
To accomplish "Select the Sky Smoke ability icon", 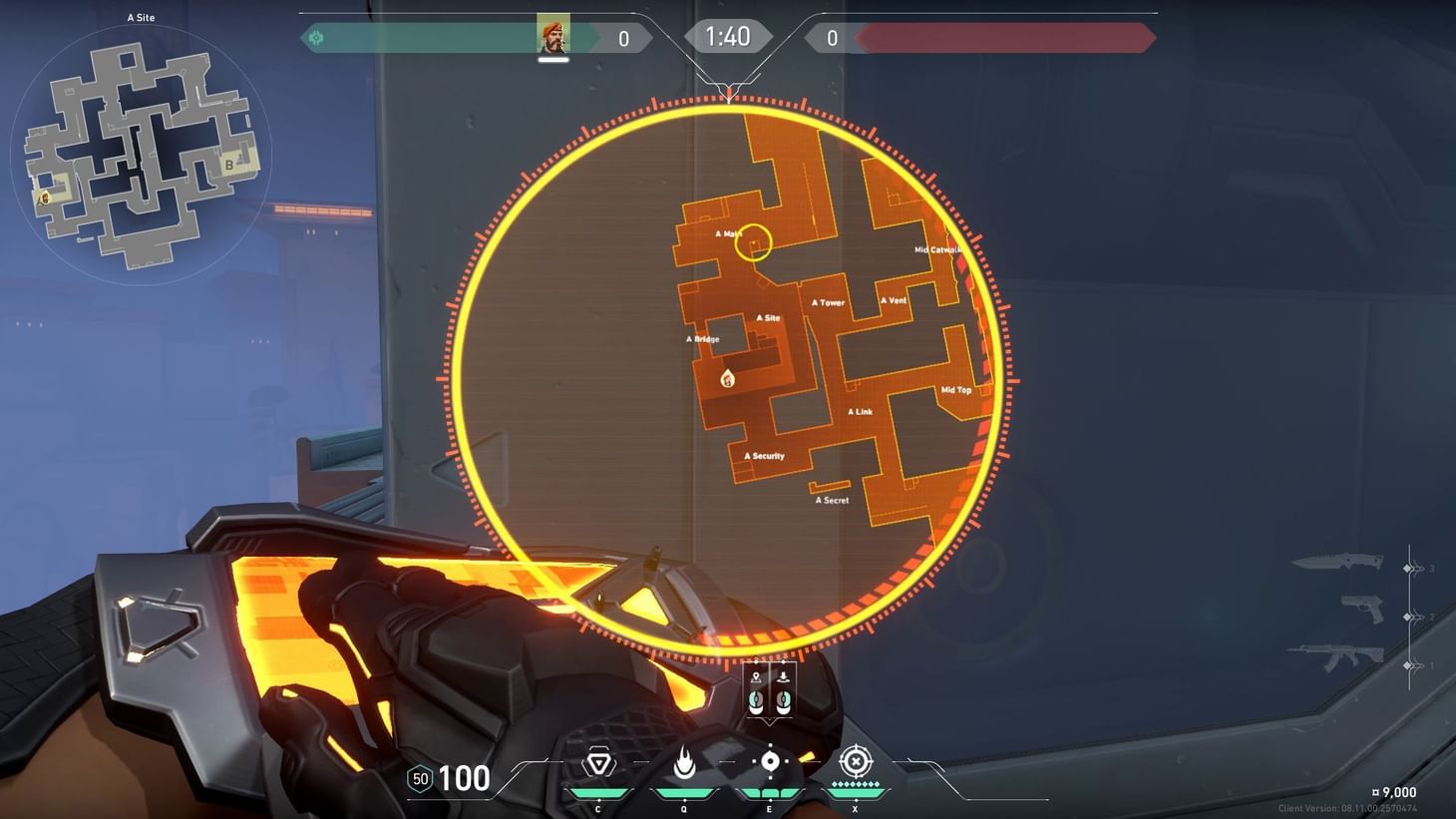I will pyautogui.click(x=768, y=762).
